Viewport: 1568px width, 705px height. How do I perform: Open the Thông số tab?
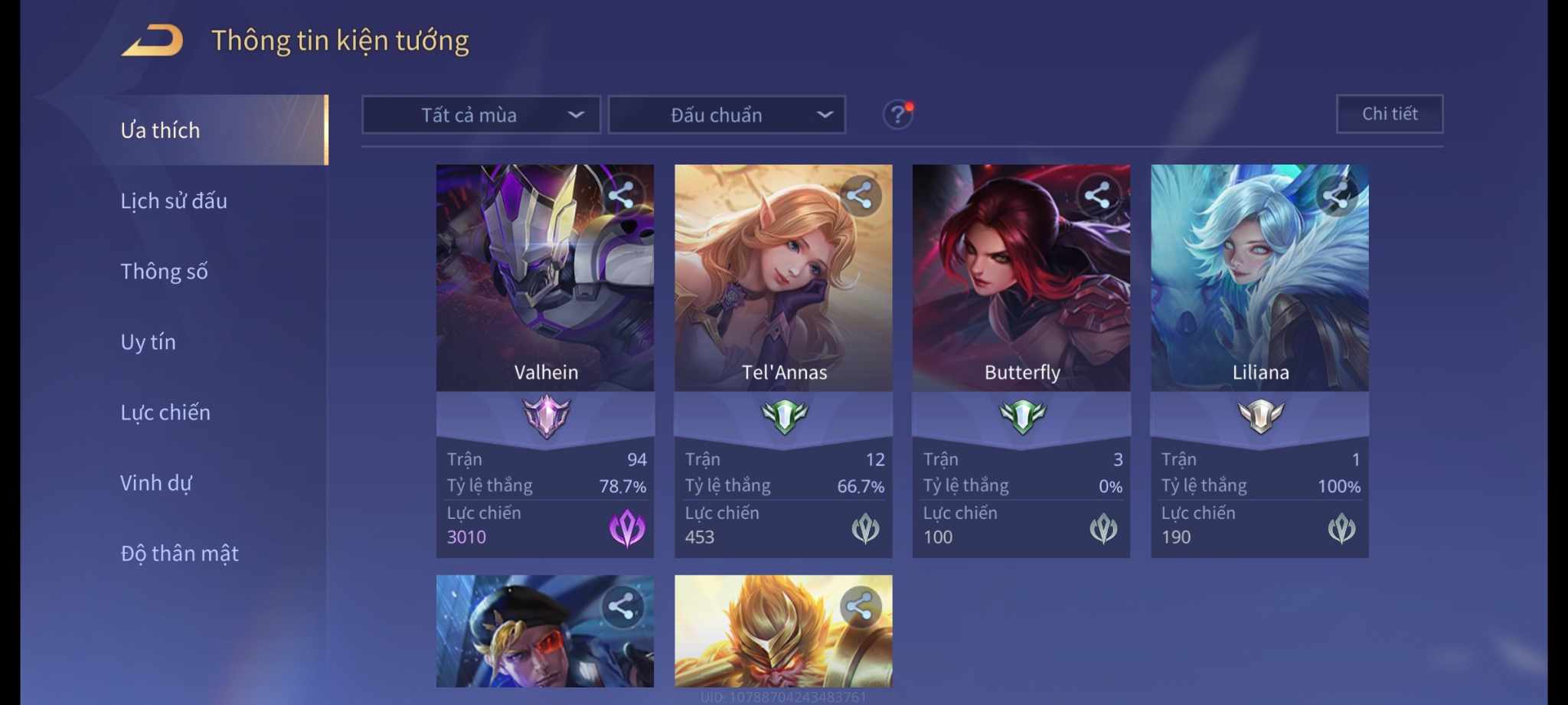pos(164,271)
